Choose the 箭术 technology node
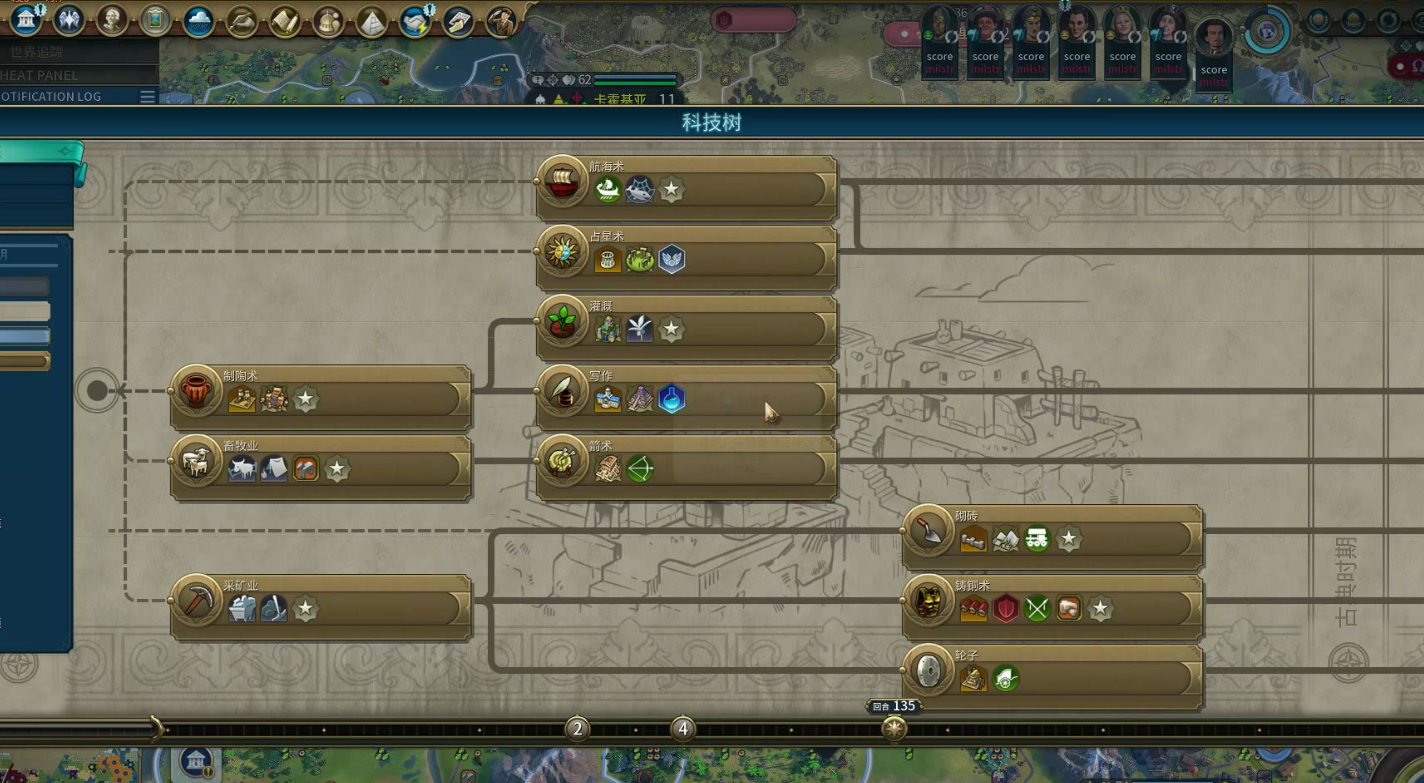This screenshot has width=1424, height=783. [686, 468]
